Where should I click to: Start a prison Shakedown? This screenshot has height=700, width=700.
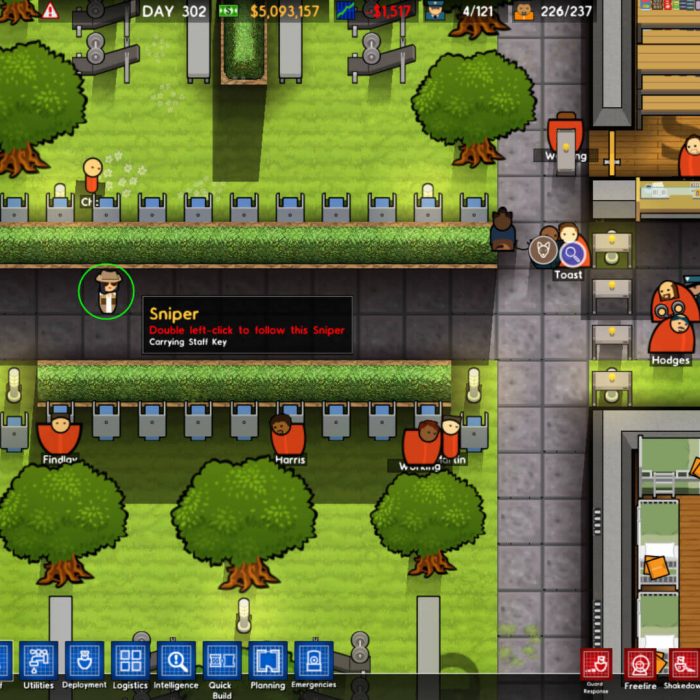coord(685,665)
